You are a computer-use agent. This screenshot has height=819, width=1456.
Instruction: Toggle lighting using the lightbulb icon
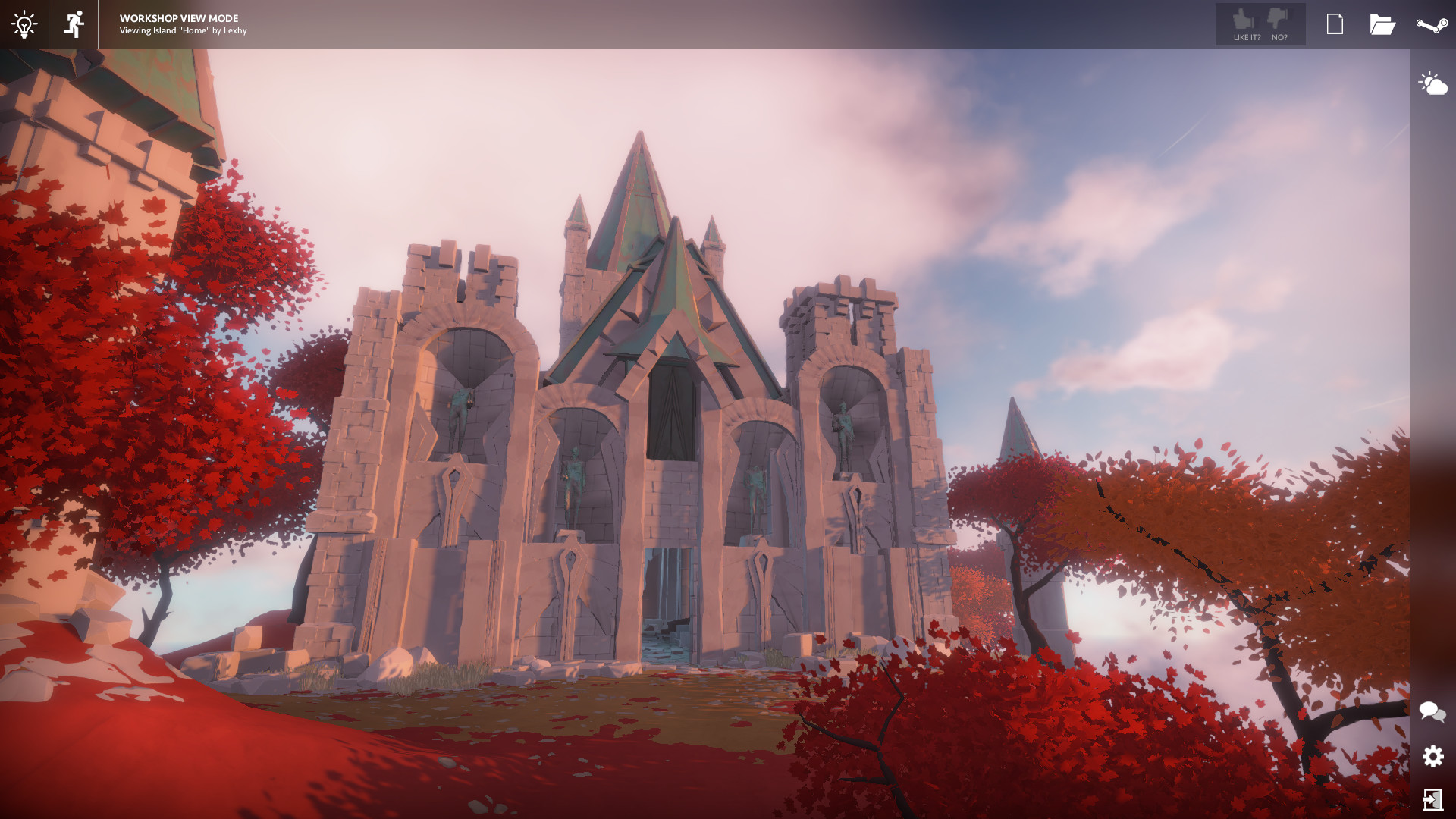(24, 24)
